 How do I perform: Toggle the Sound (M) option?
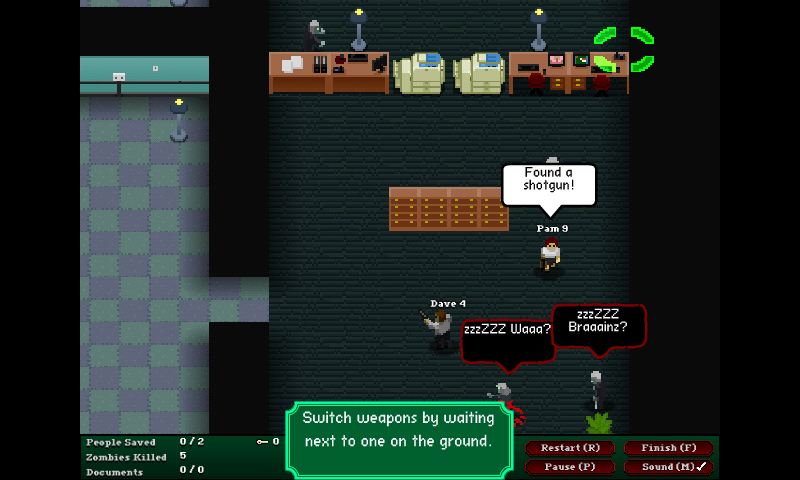[x=668, y=467]
